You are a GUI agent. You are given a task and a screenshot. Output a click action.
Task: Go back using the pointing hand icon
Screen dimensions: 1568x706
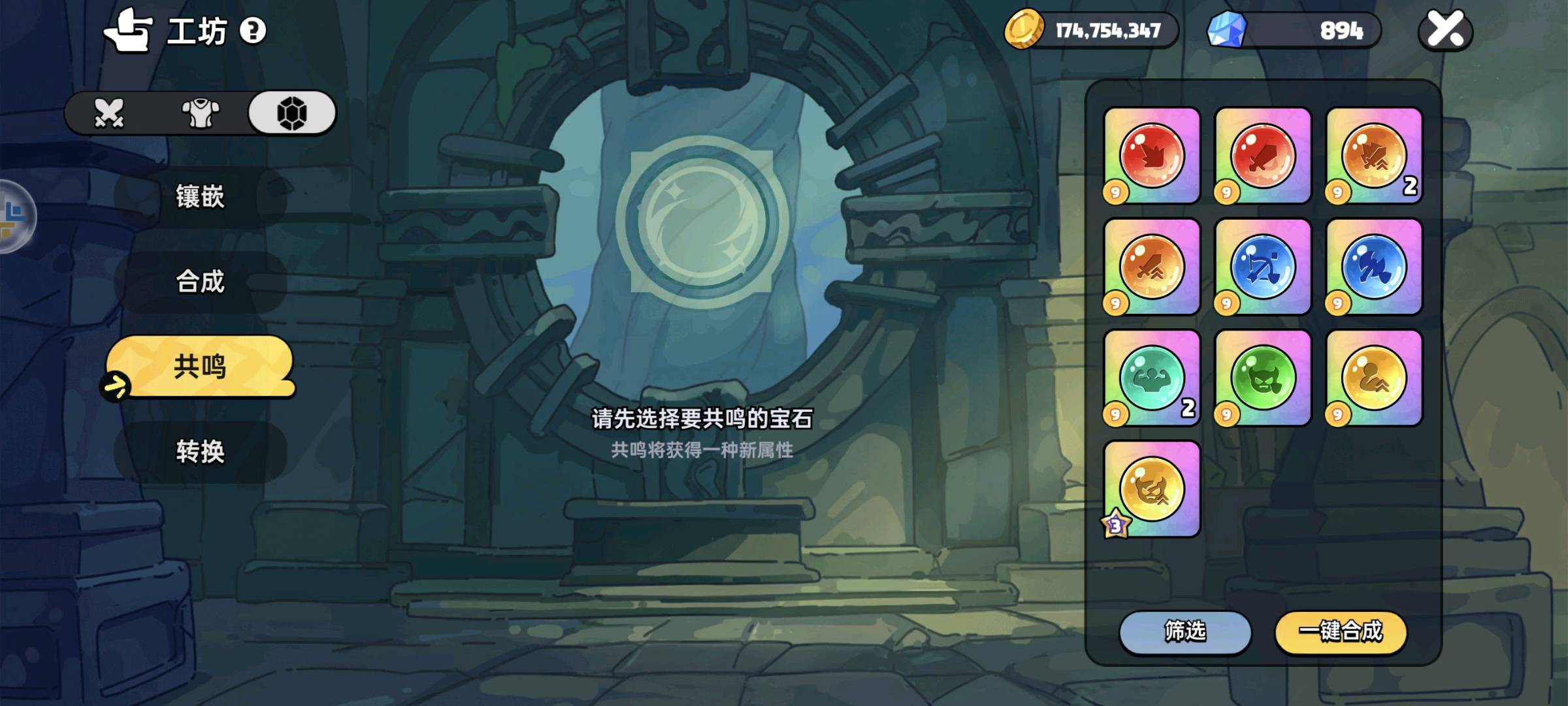128,30
